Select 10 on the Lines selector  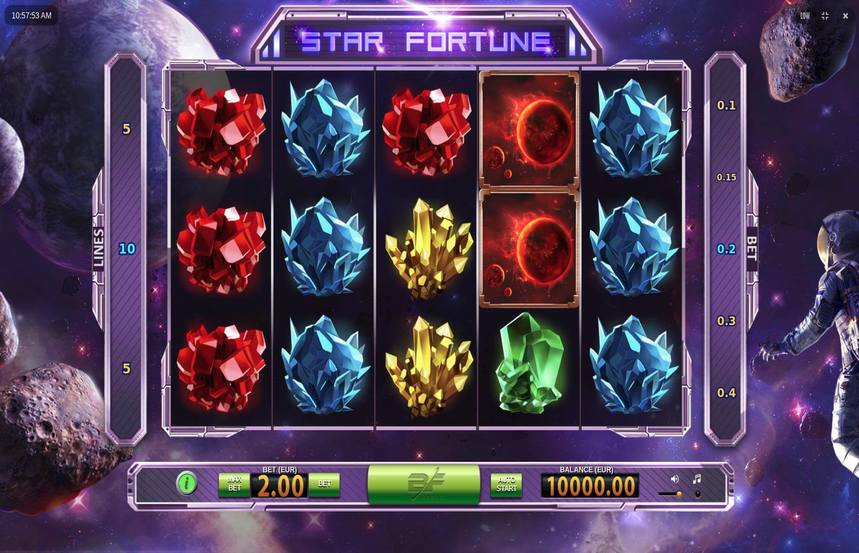[126, 248]
